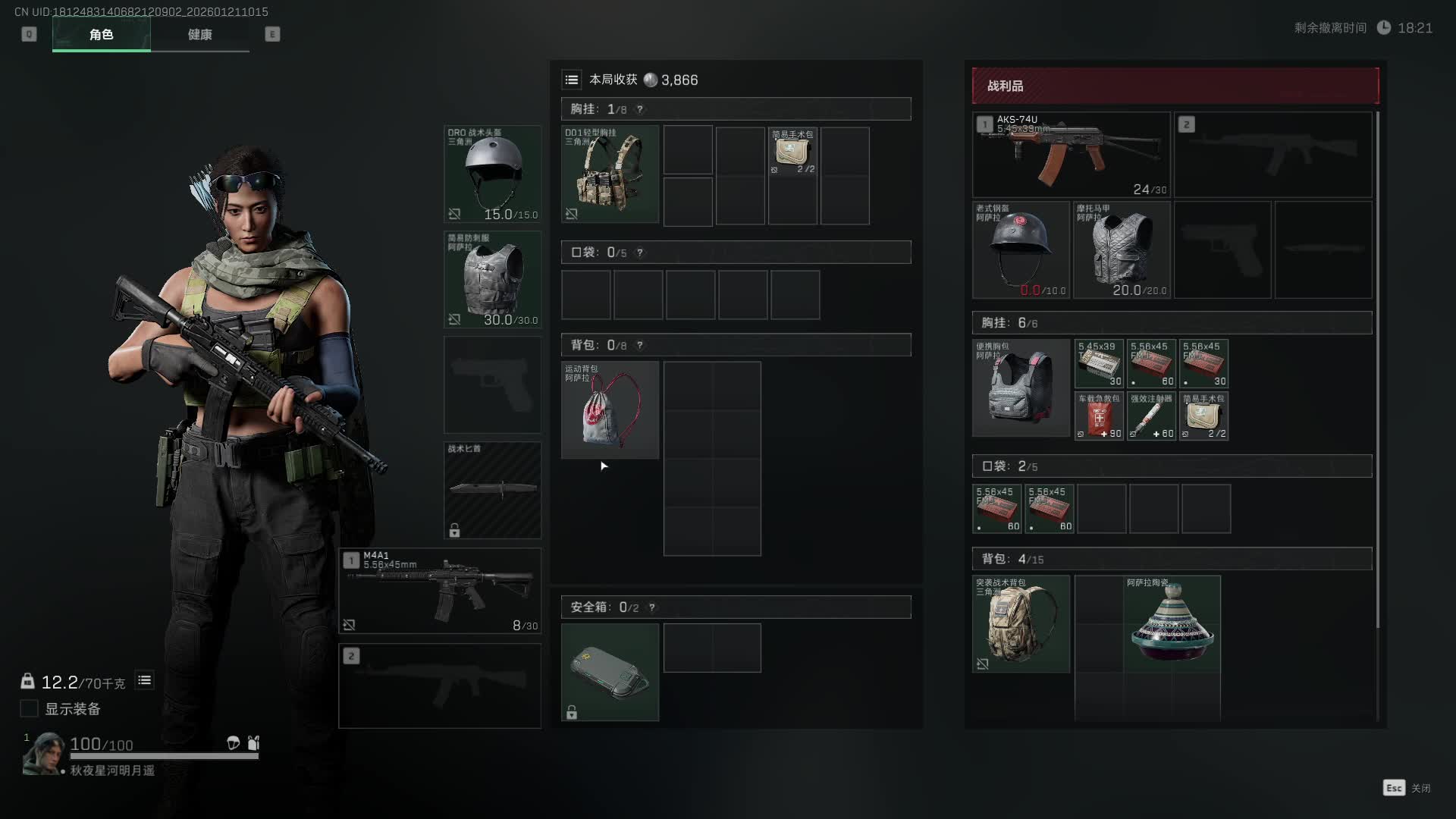
Task: Select the 角色 character tab
Action: click(x=101, y=35)
